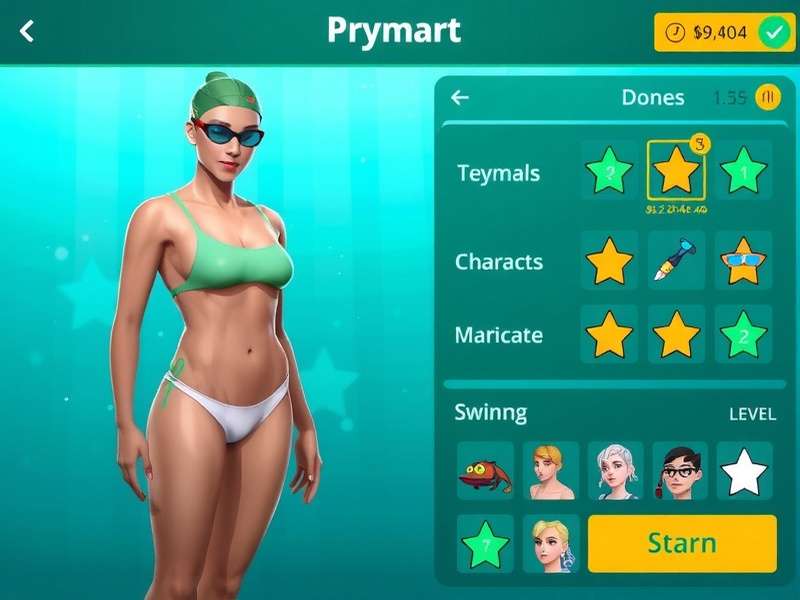
Task: Choose the white-haired character portrait
Action: click(x=615, y=471)
